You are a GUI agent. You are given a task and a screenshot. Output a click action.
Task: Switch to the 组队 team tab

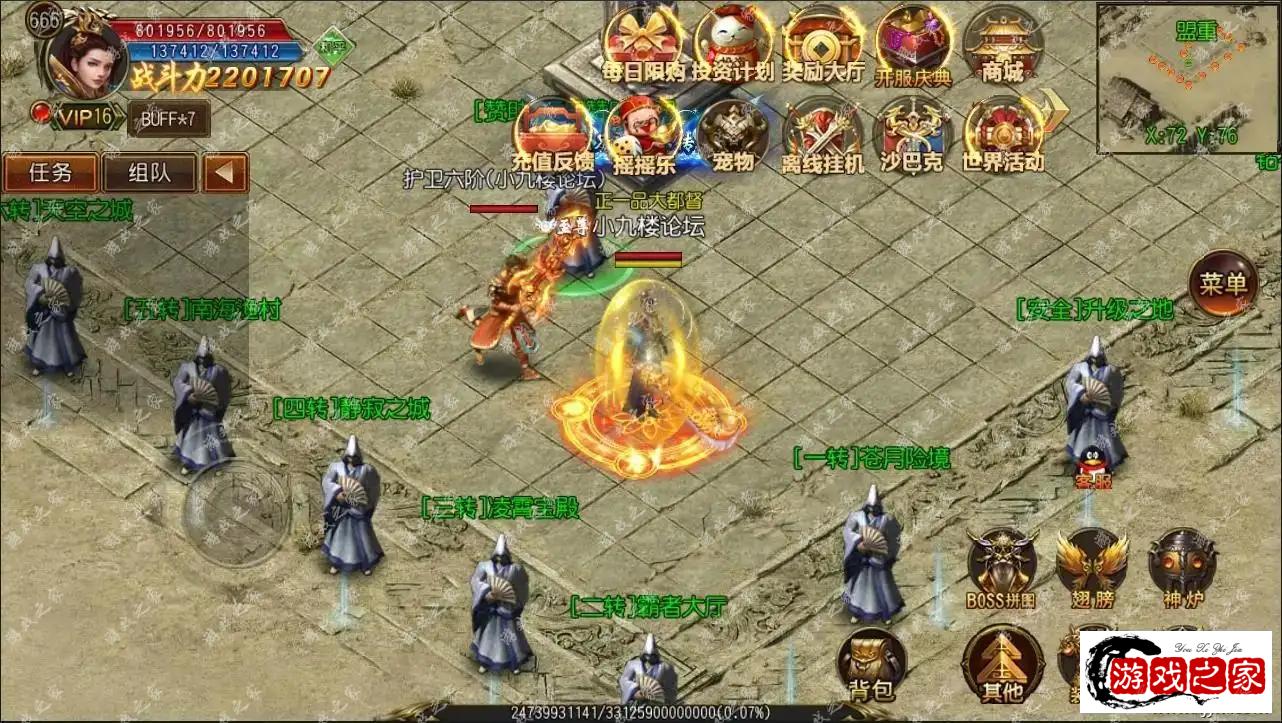click(149, 173)
